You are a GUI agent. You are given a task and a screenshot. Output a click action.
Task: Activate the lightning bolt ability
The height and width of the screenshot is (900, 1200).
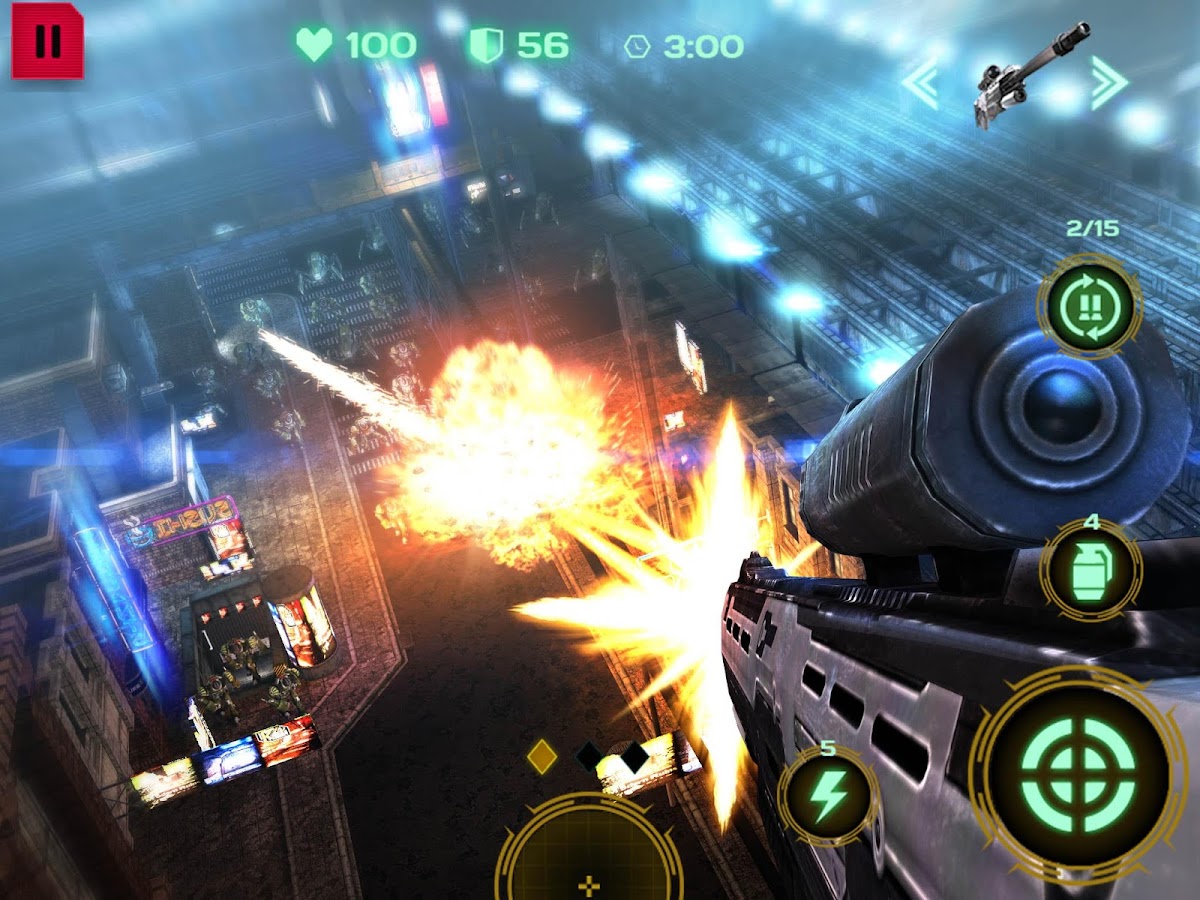coord(828,795)
